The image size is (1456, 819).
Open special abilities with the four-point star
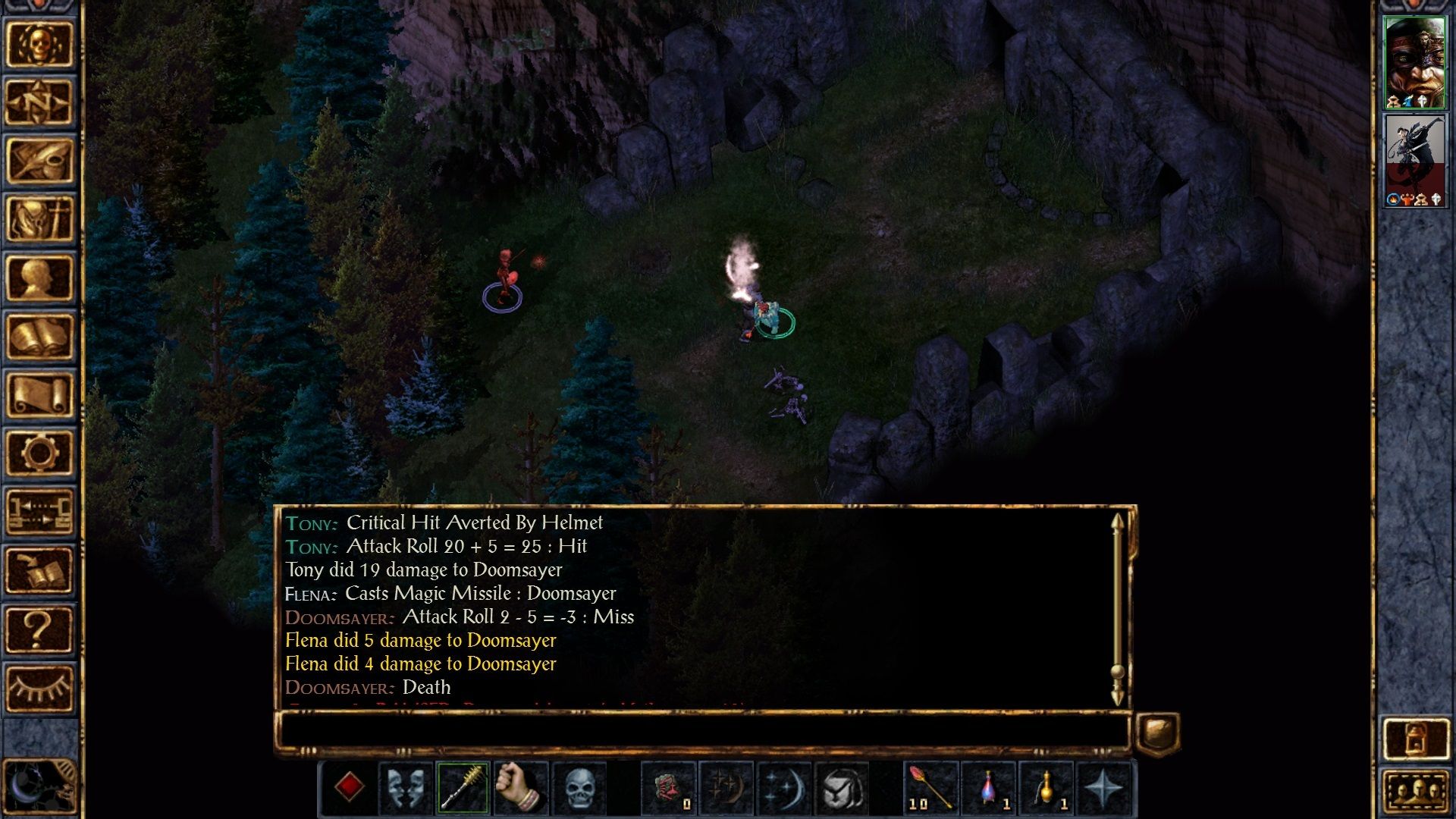click(1103, 788)
